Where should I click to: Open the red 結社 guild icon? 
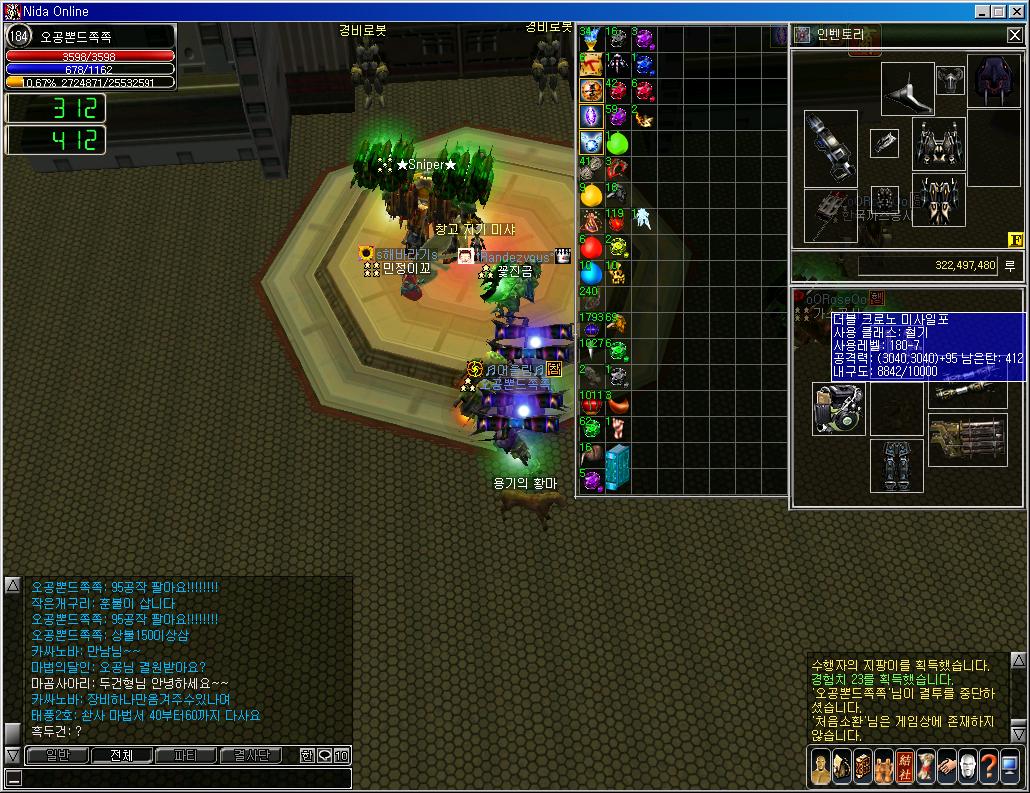[x=904, y=767]
